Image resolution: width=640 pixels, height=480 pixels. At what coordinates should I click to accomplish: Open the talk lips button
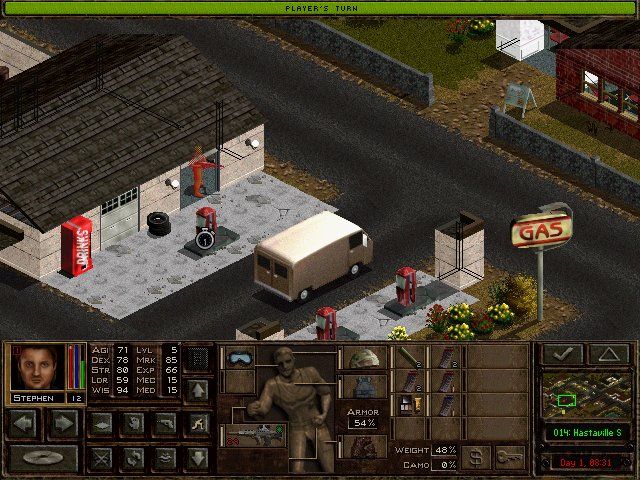click(x=165, y=458)
